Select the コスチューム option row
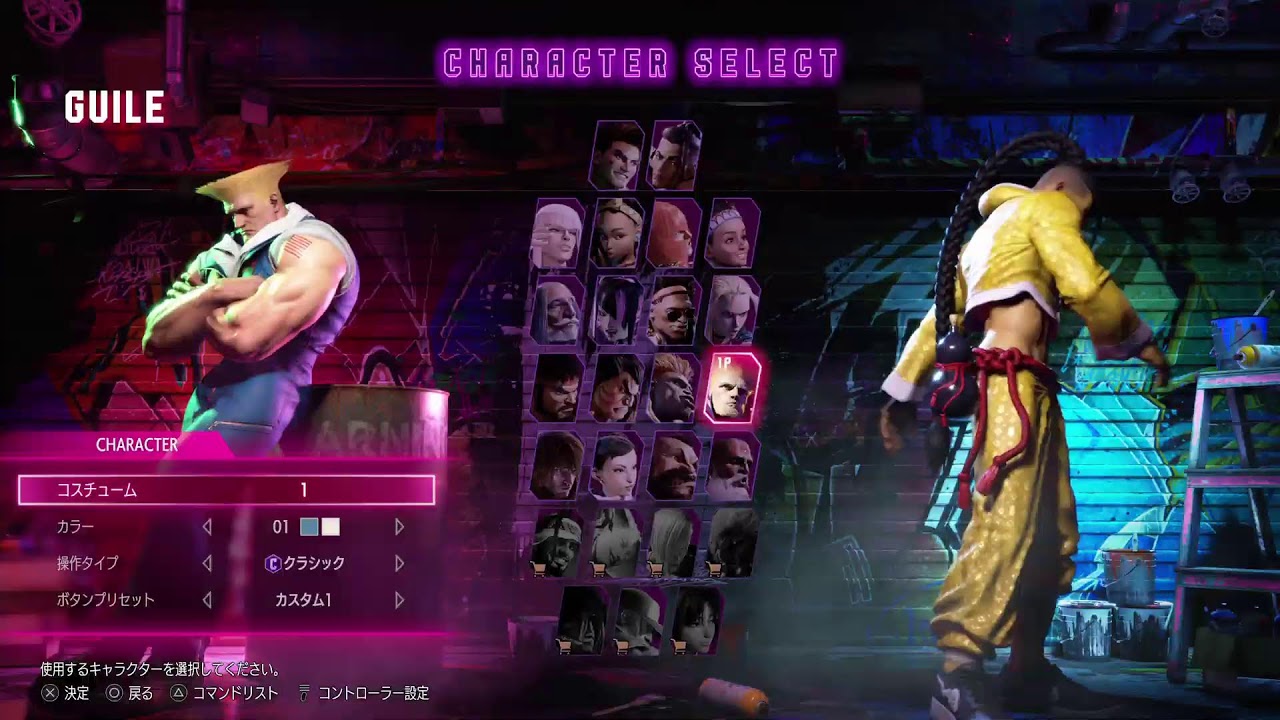 (226, 489)
